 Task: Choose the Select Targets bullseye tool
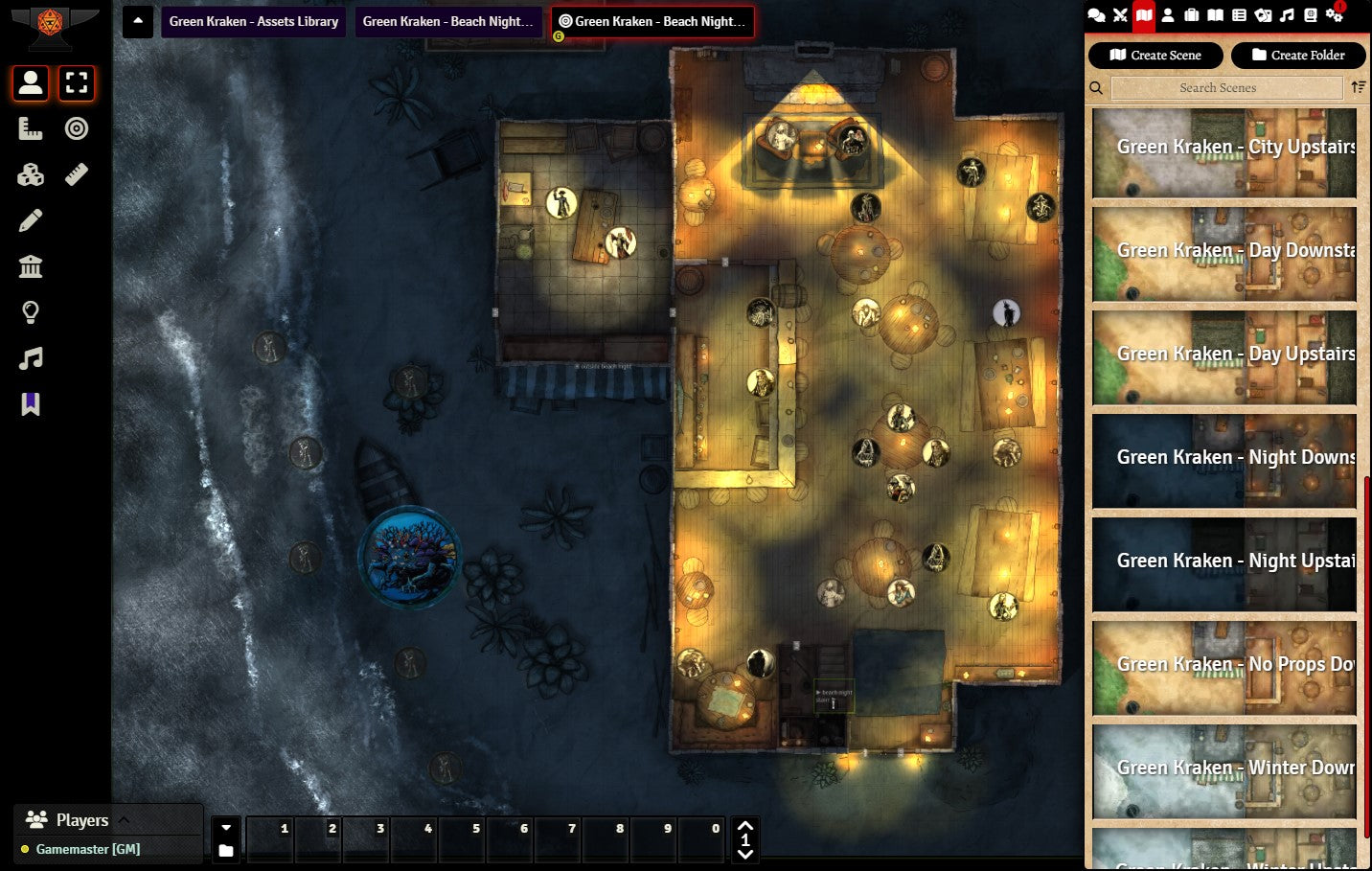point(77,128)
